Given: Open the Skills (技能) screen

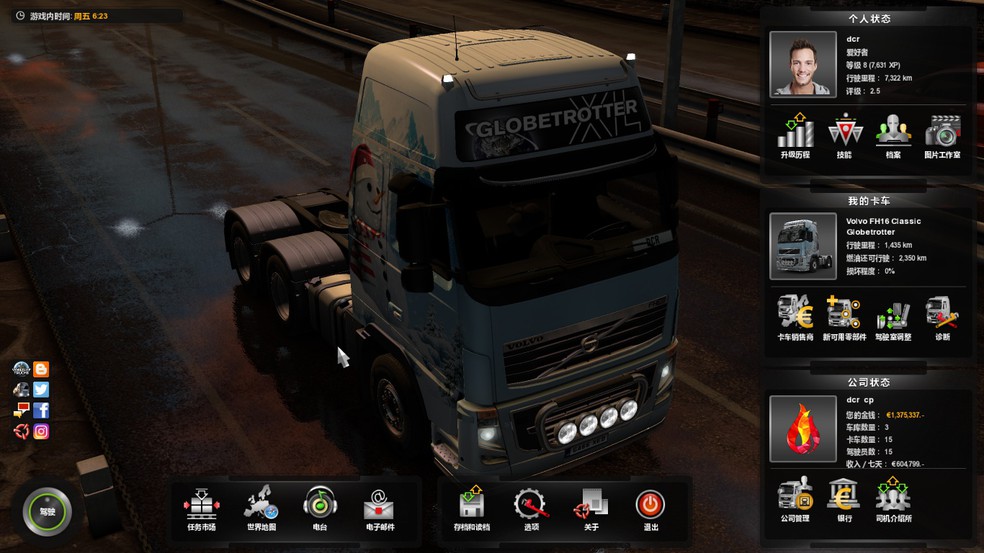Looking at the screenshot, I should pyautogui.click(x=844, y=135).
